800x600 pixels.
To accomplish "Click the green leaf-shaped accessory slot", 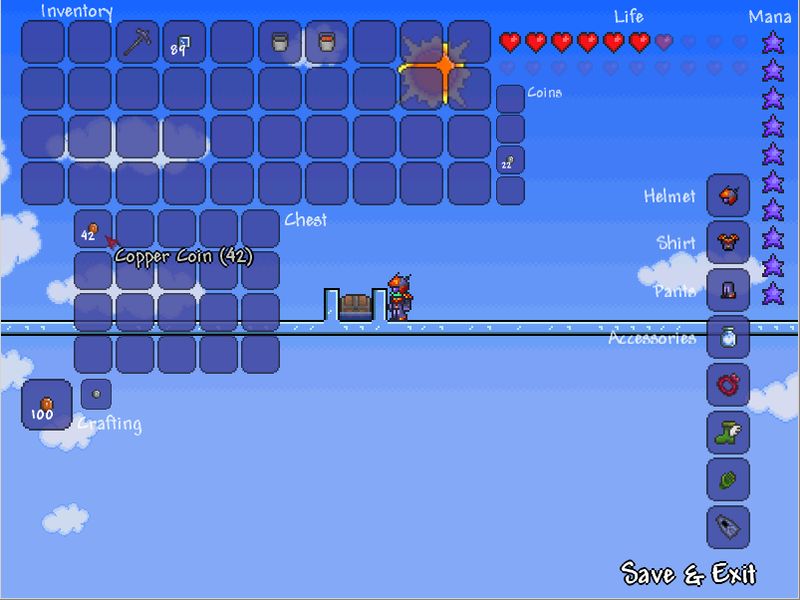I will [728, 480].
